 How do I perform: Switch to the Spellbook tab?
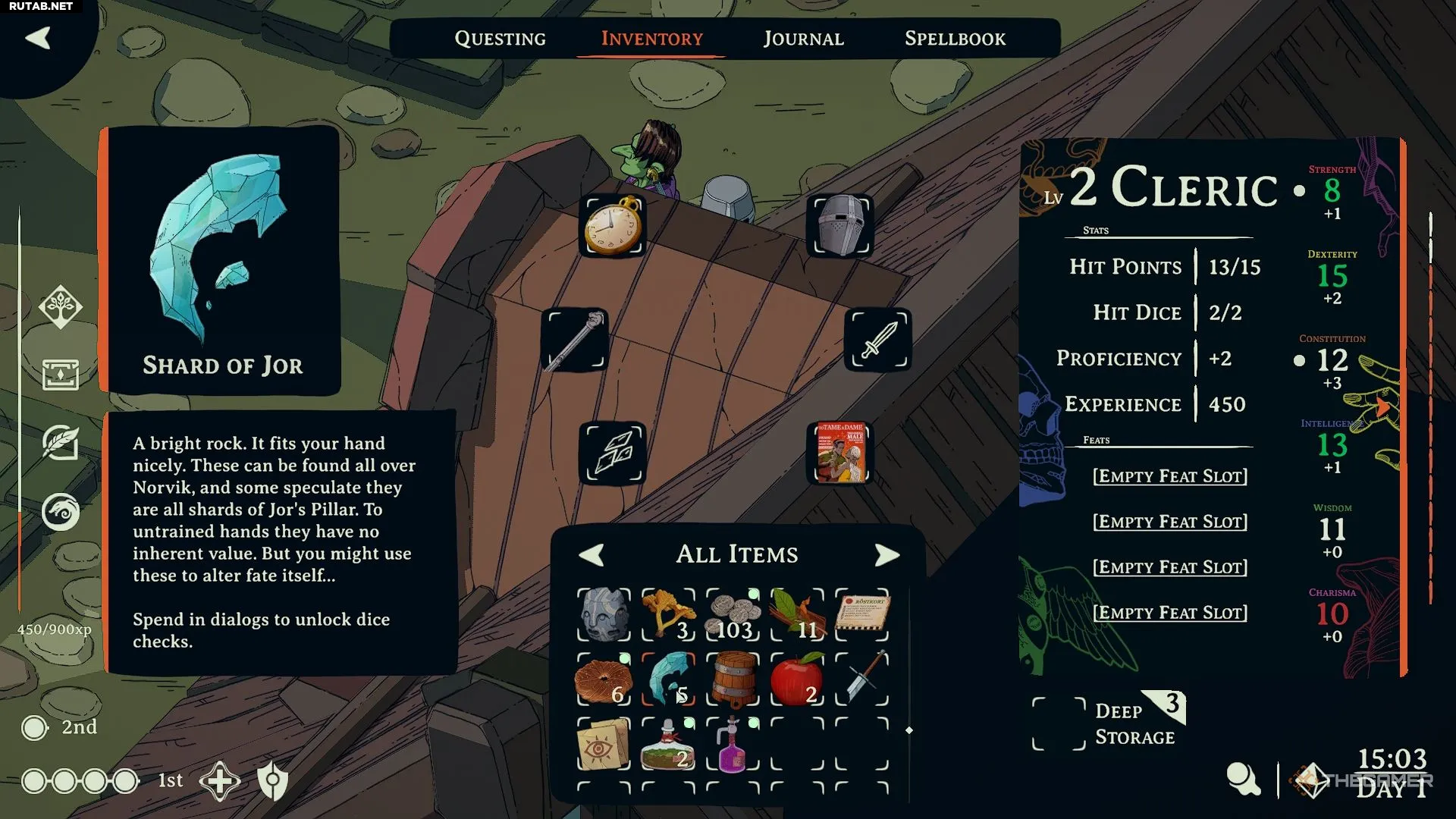click(x=955, y=39)
